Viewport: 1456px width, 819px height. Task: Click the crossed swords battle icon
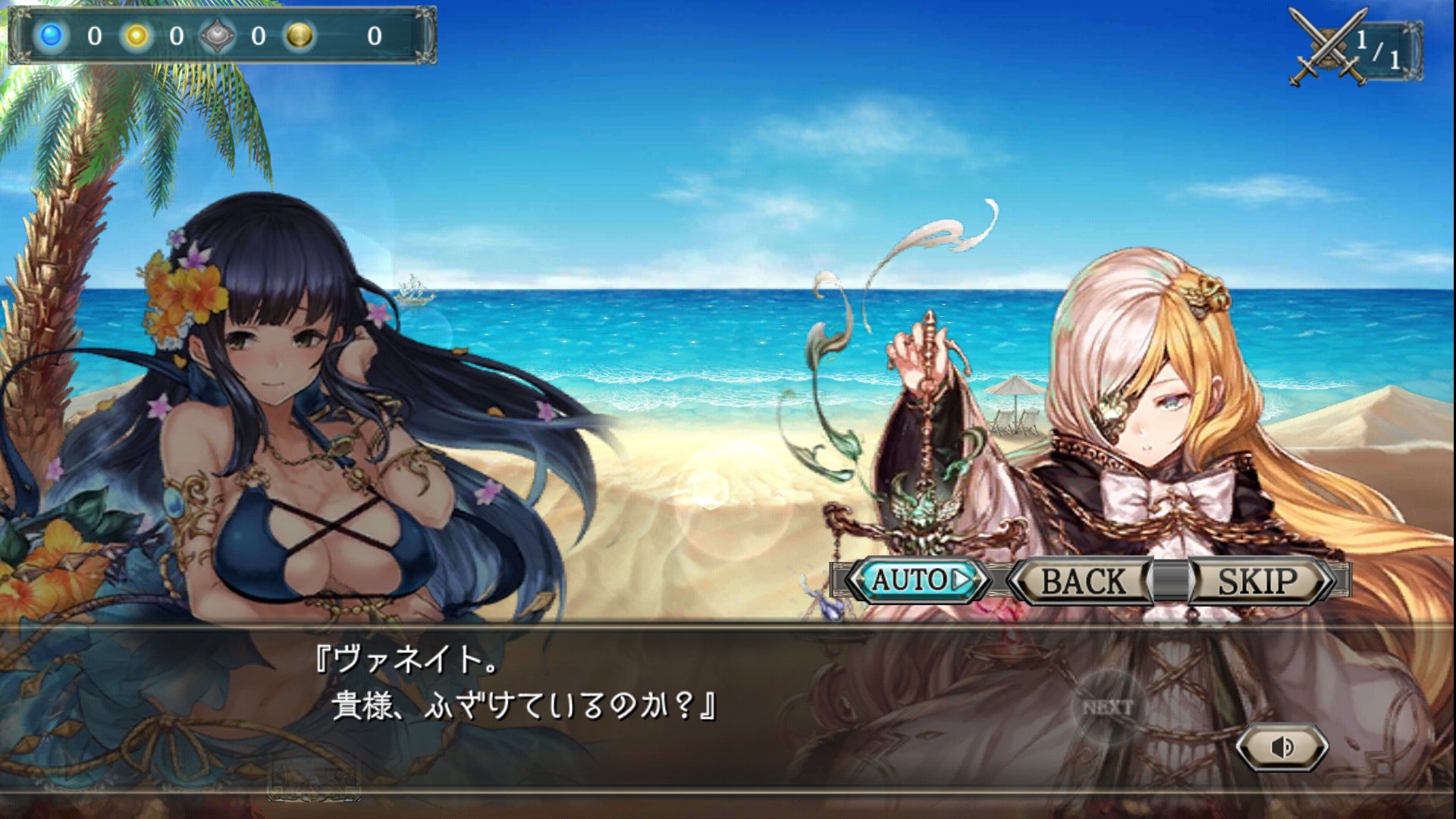coord(1329,45)
